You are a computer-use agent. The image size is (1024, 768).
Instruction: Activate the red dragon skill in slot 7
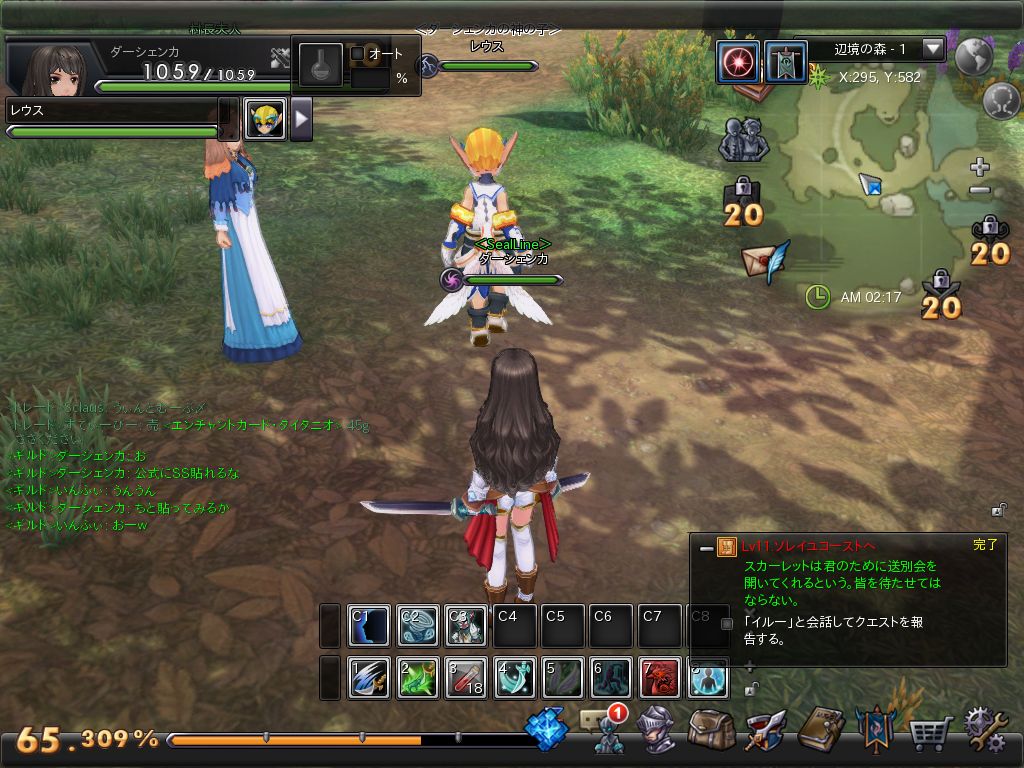(x=660, y=678)
